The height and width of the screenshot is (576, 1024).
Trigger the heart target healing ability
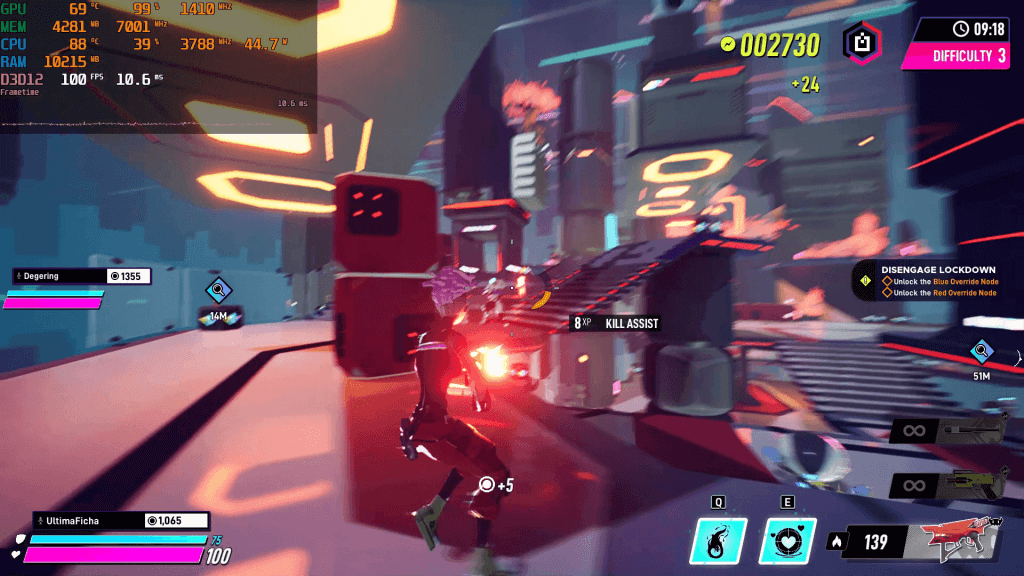[789, 541]
